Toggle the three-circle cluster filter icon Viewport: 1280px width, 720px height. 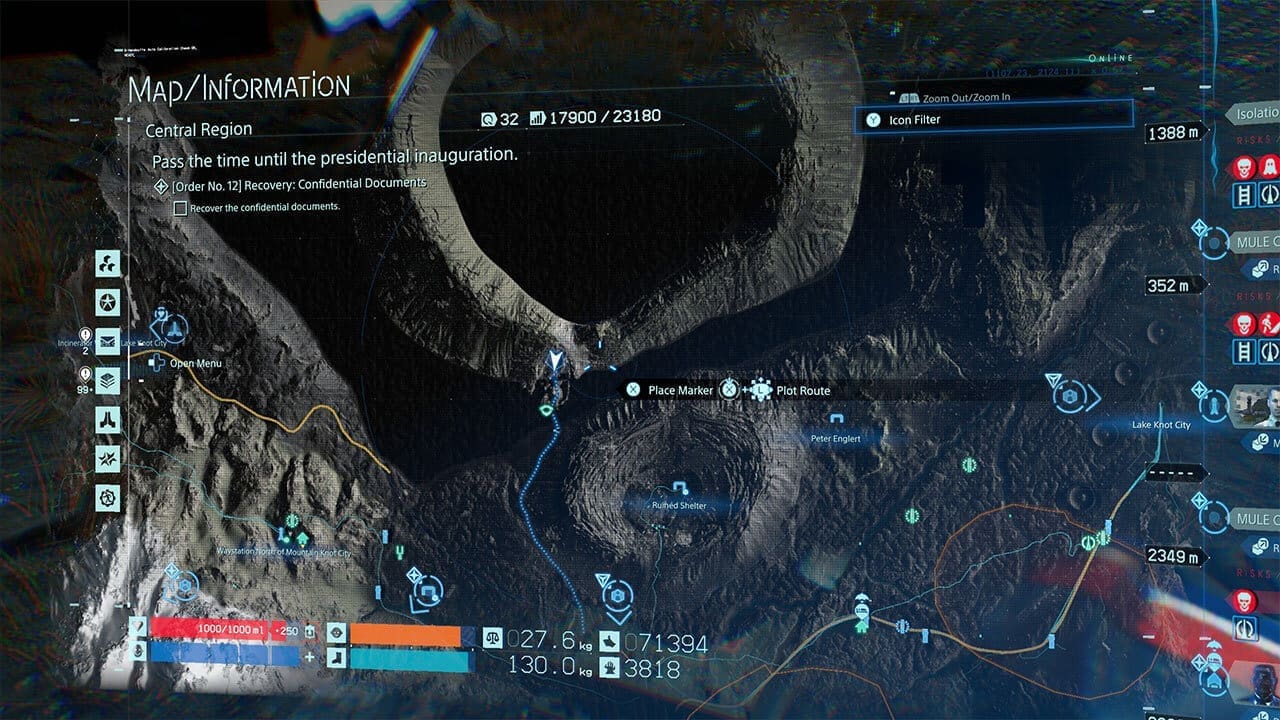pos(107,264)
